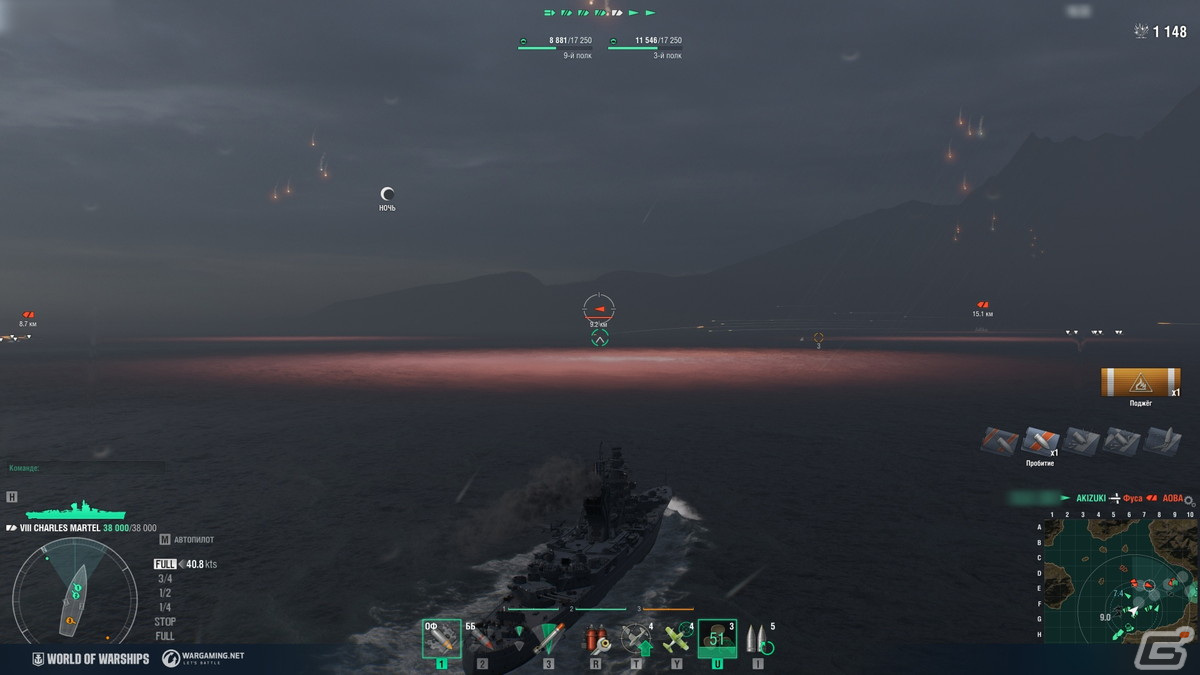This screenshot has width=1200, height=675.
Task: Click the Repair Party consumable on cooldown
Action: click(717, 639)
